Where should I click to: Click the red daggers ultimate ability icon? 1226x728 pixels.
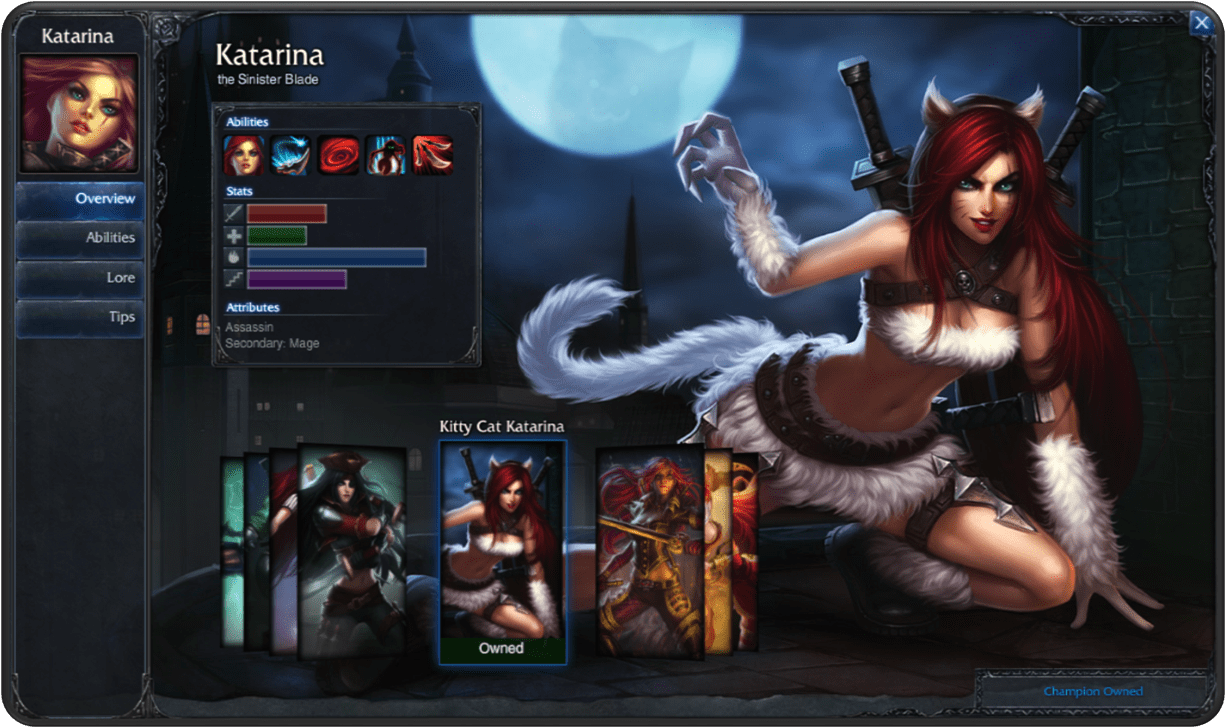point(432,156)
